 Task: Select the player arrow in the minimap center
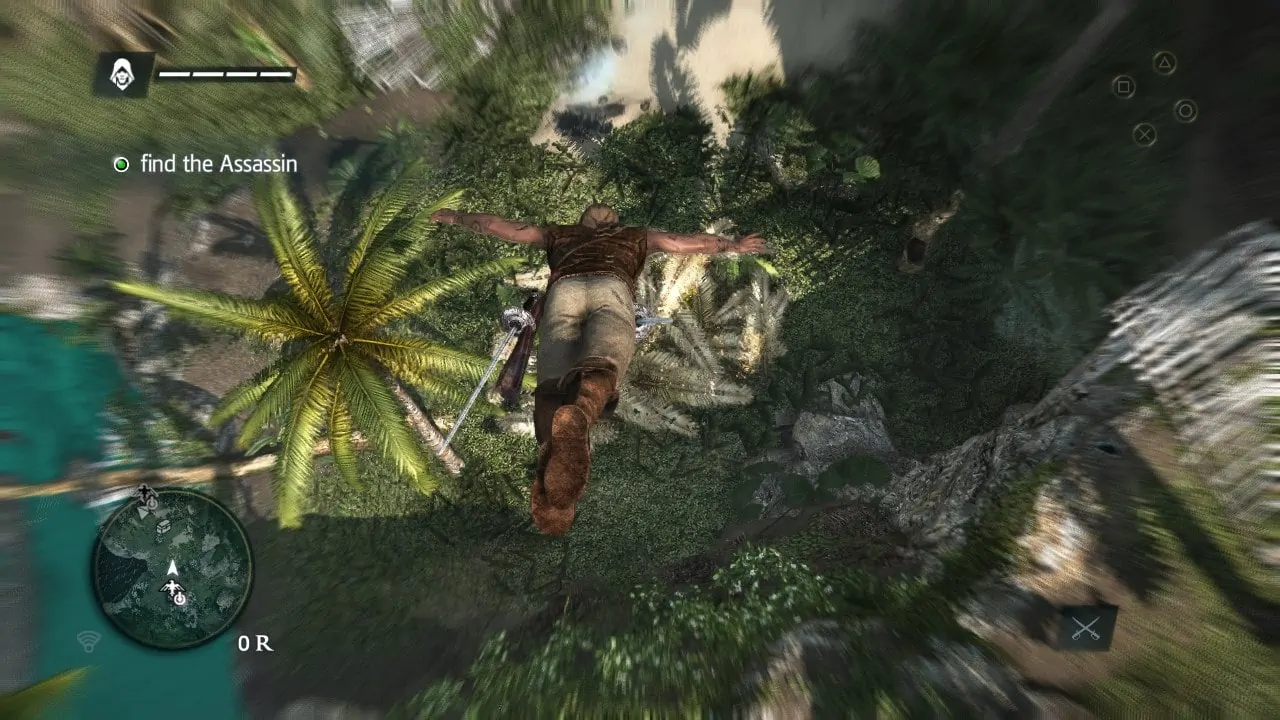coord(172,567)
